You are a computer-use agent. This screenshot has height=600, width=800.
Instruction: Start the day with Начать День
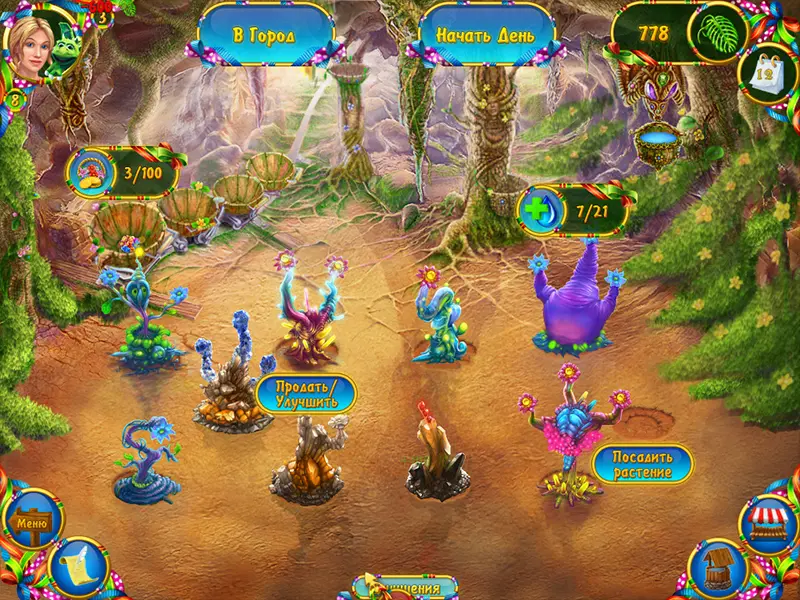tap(485, 35)
